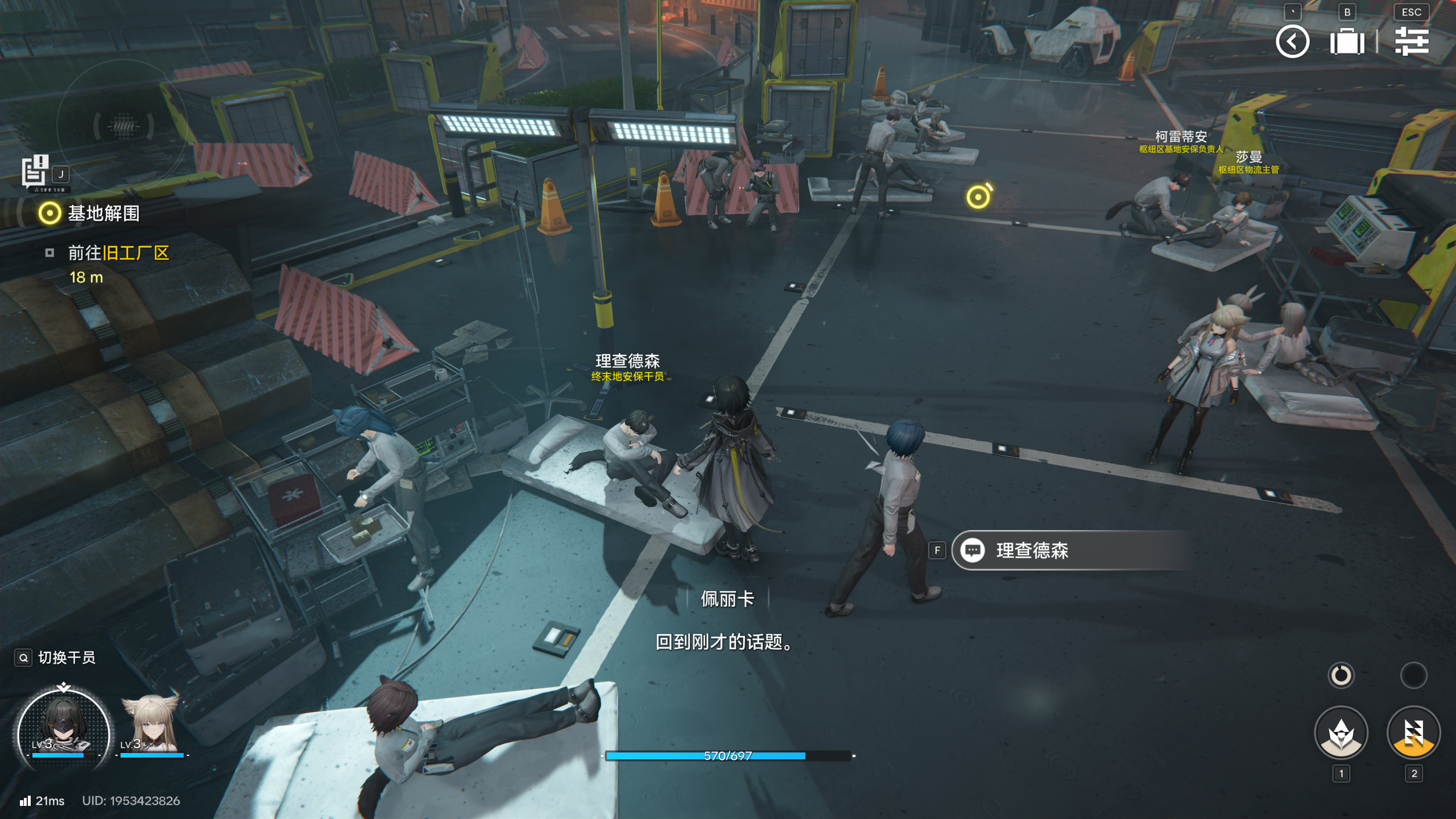This screenshot has height=819, width=1456.
Task: Click the circular radar minimap
Action: [x=123, y=125]
